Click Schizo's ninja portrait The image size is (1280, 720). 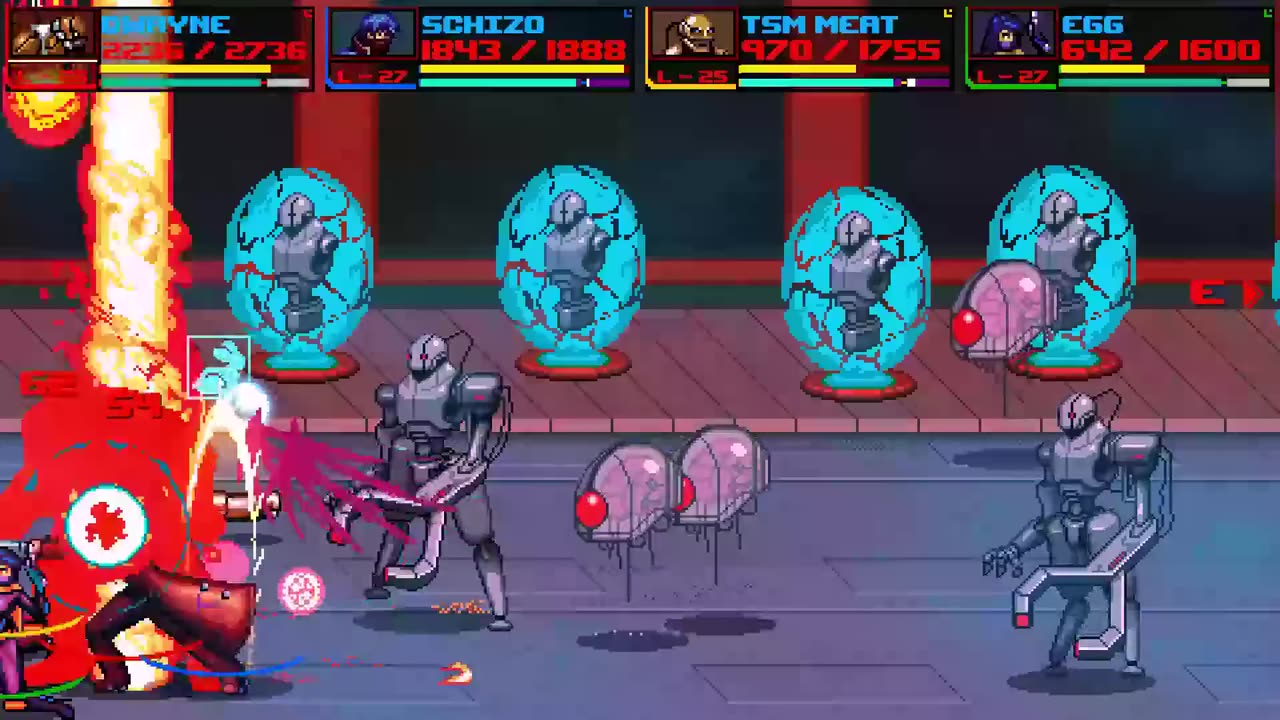(x=372, y=35)
